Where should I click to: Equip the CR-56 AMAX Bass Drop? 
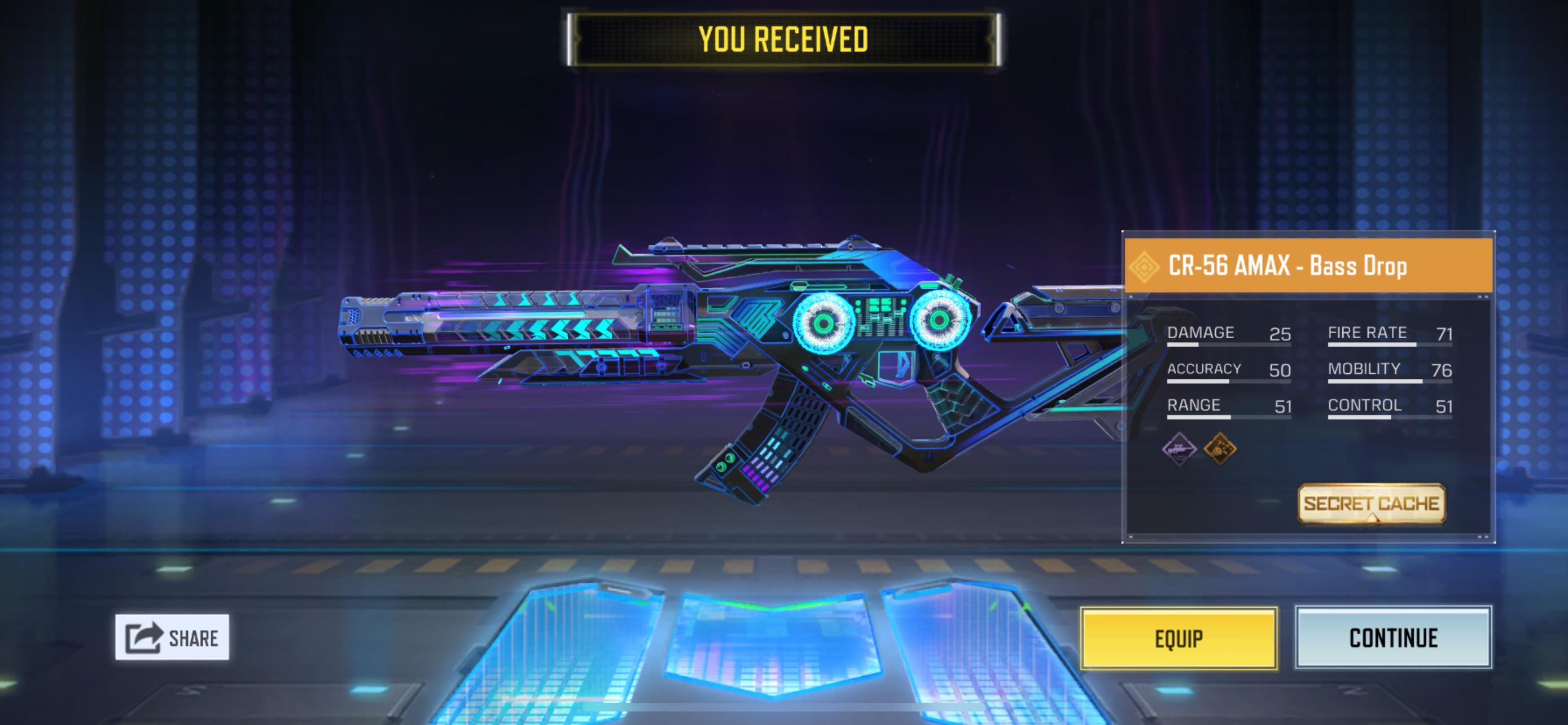coord(1179,638)
